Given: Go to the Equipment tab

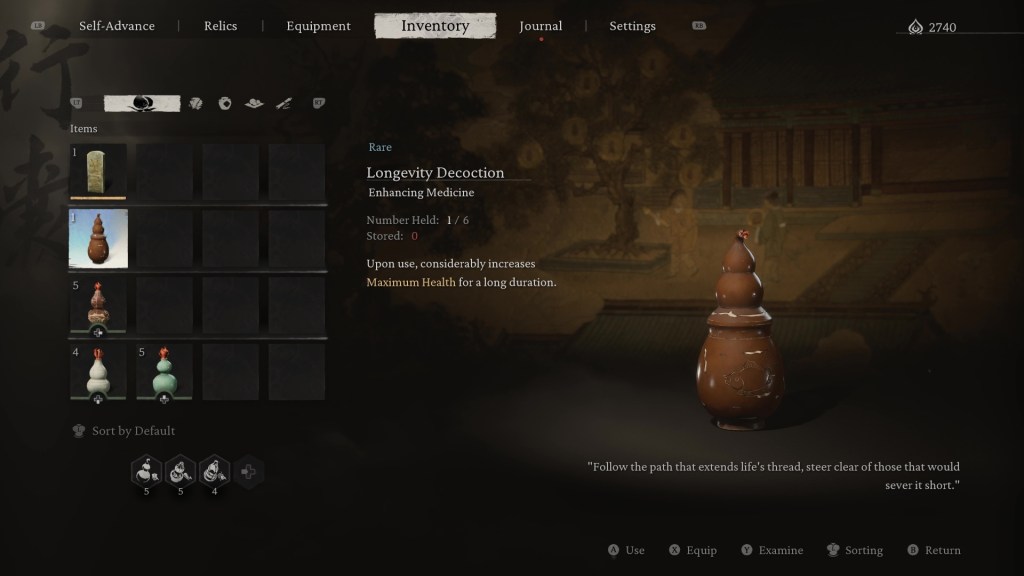Looking at the screenshot, I should pos(318,26).
